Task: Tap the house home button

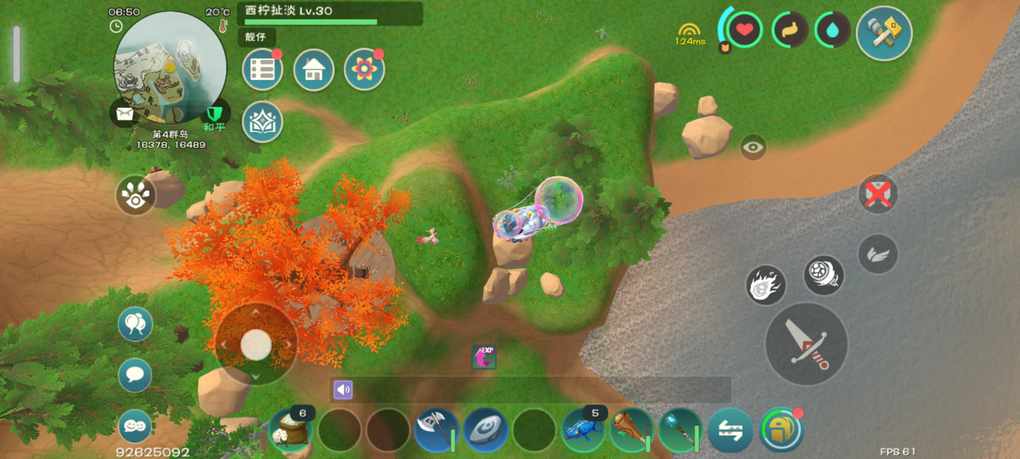Action: pyautogui.click(x=313, y=69)
